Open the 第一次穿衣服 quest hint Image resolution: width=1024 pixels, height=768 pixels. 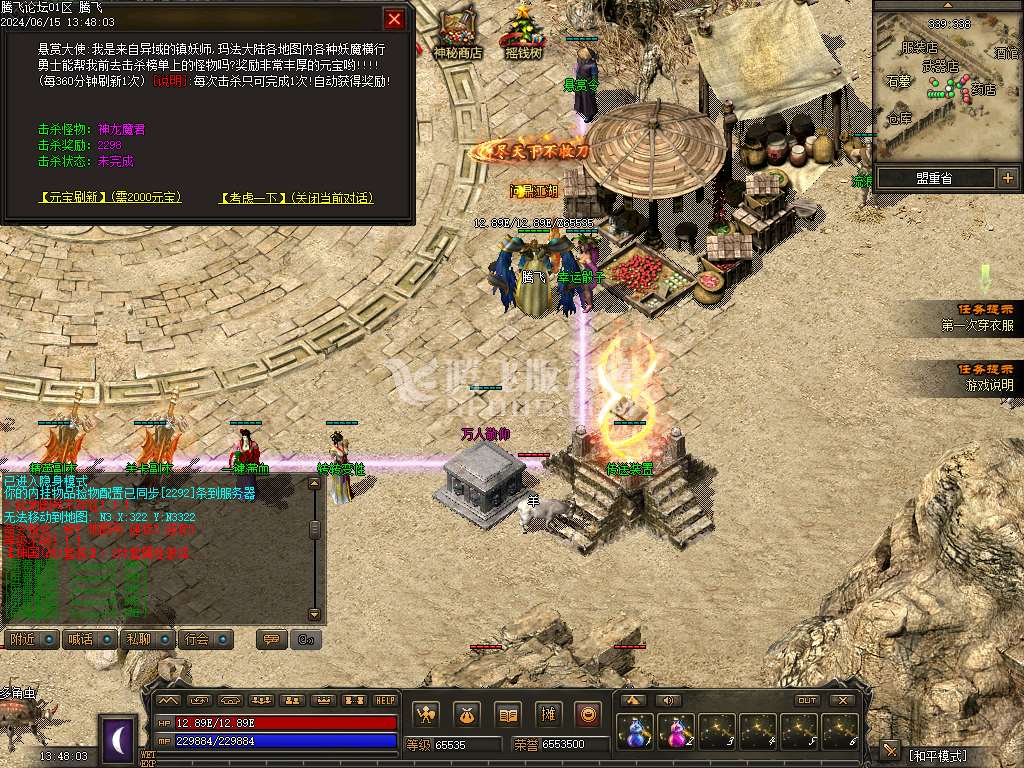[x=977, y=319]
